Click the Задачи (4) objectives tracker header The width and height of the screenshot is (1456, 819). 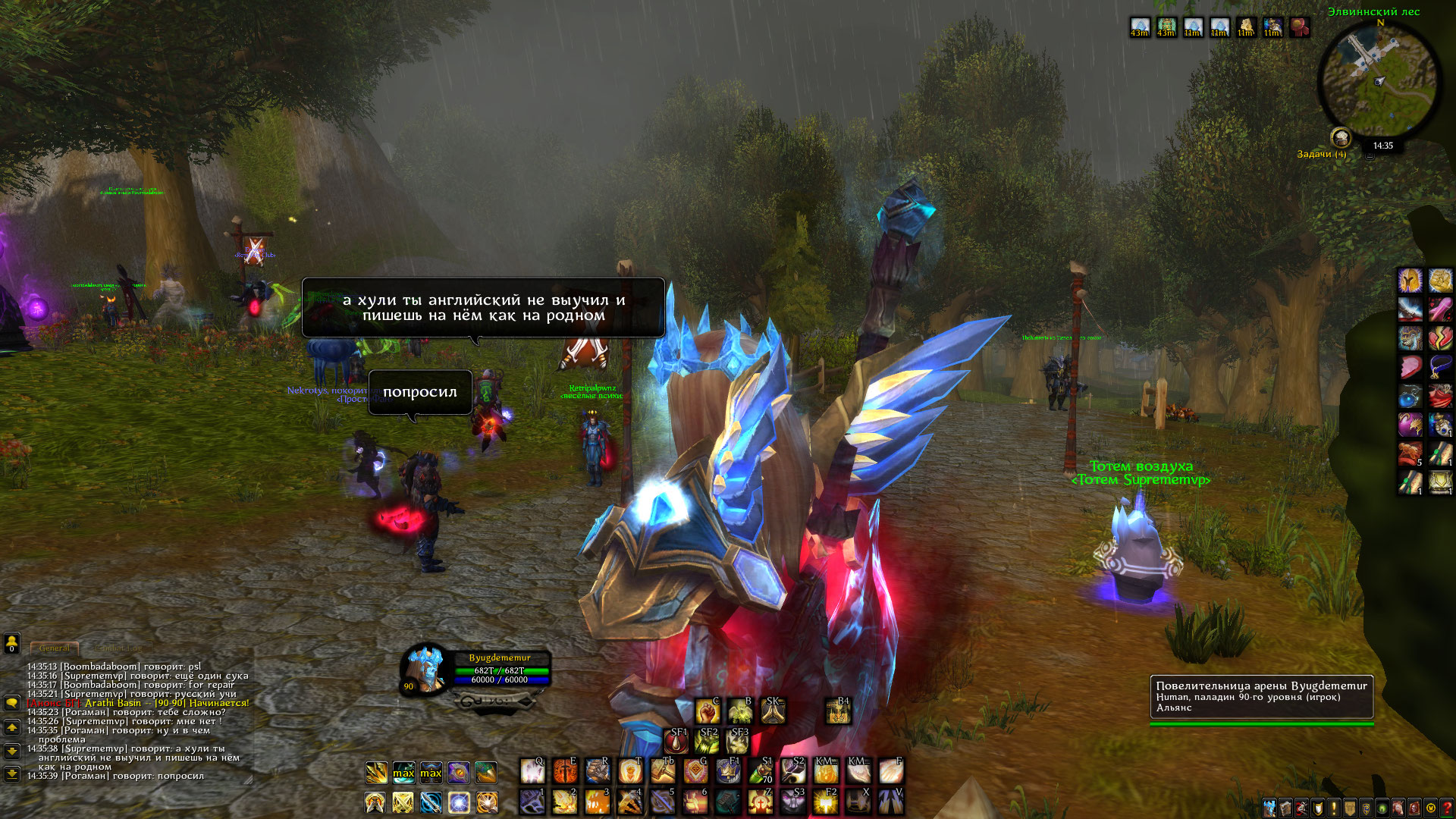[x=1321, y=154]
